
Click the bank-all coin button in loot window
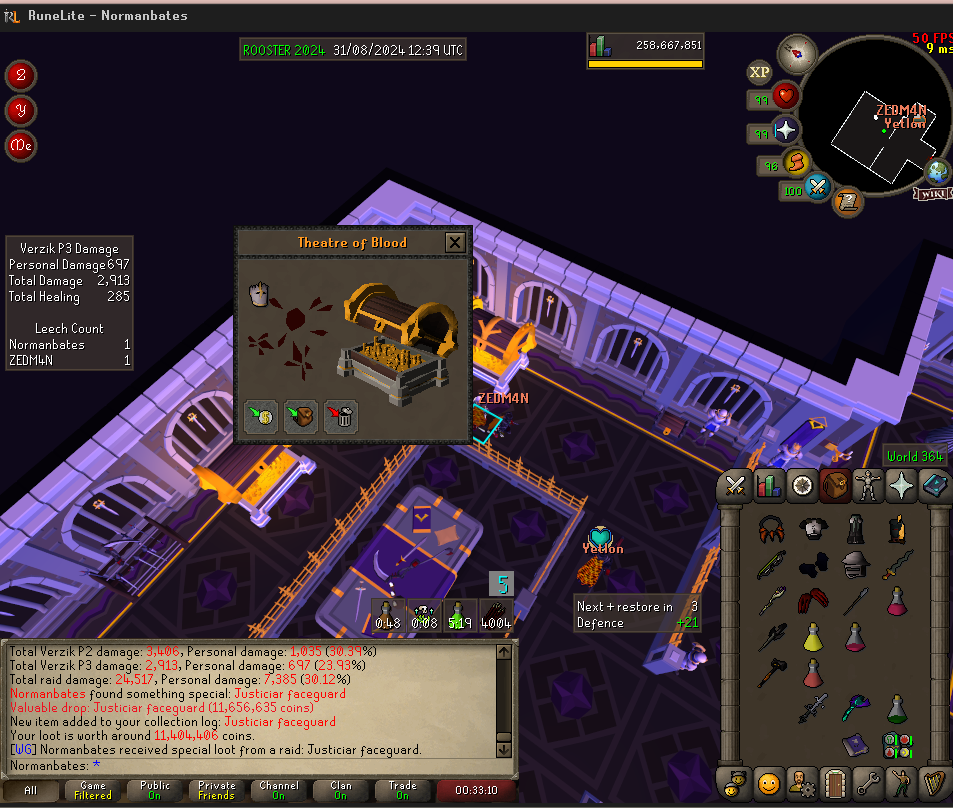coord(261,417)
